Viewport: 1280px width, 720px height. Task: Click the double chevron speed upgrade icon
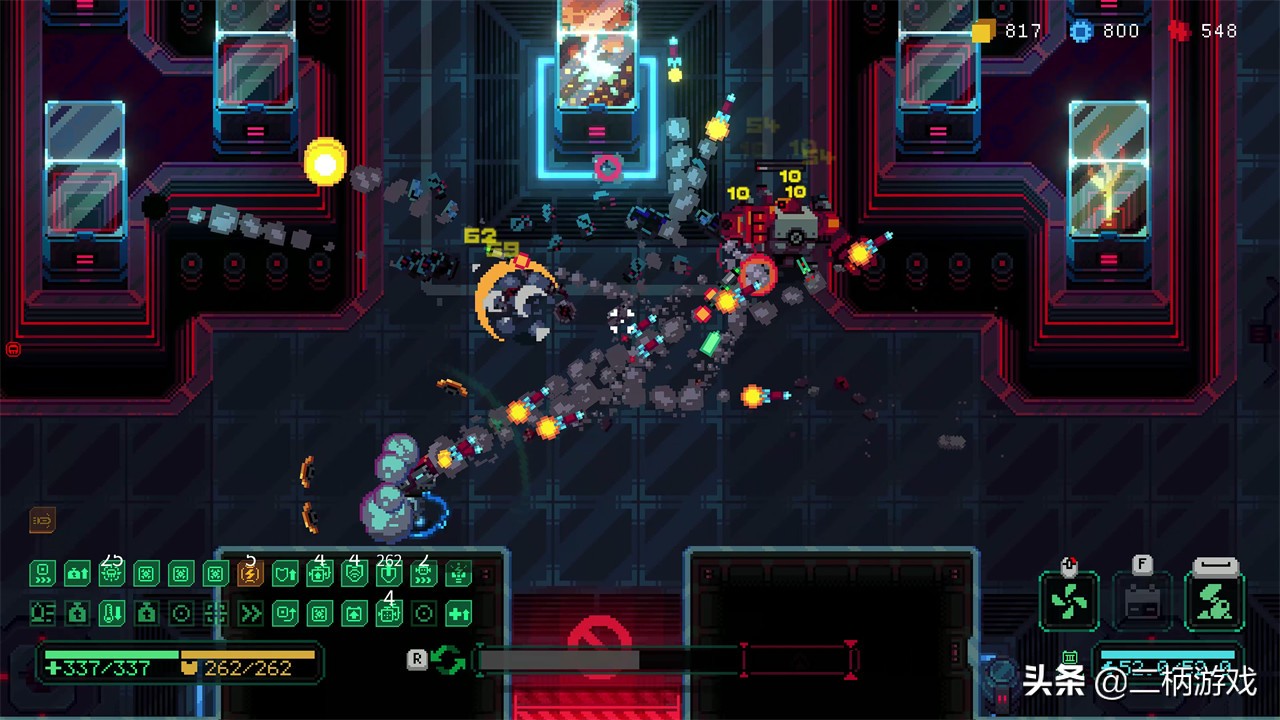[x=250, y=613]
